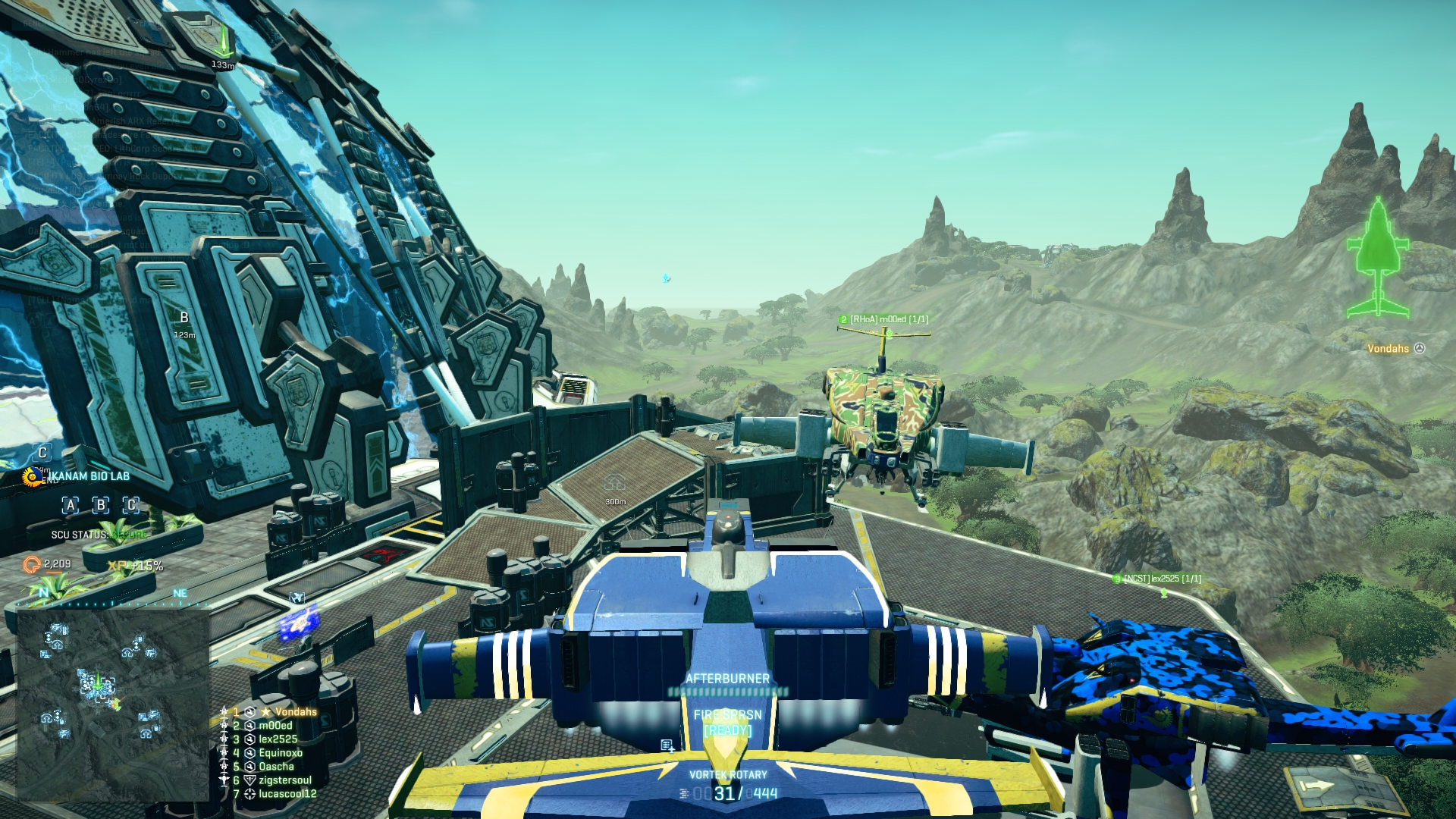1456x819 pixels.
Task: Click the Fire Suppression ready indicator
Action: 727,730
